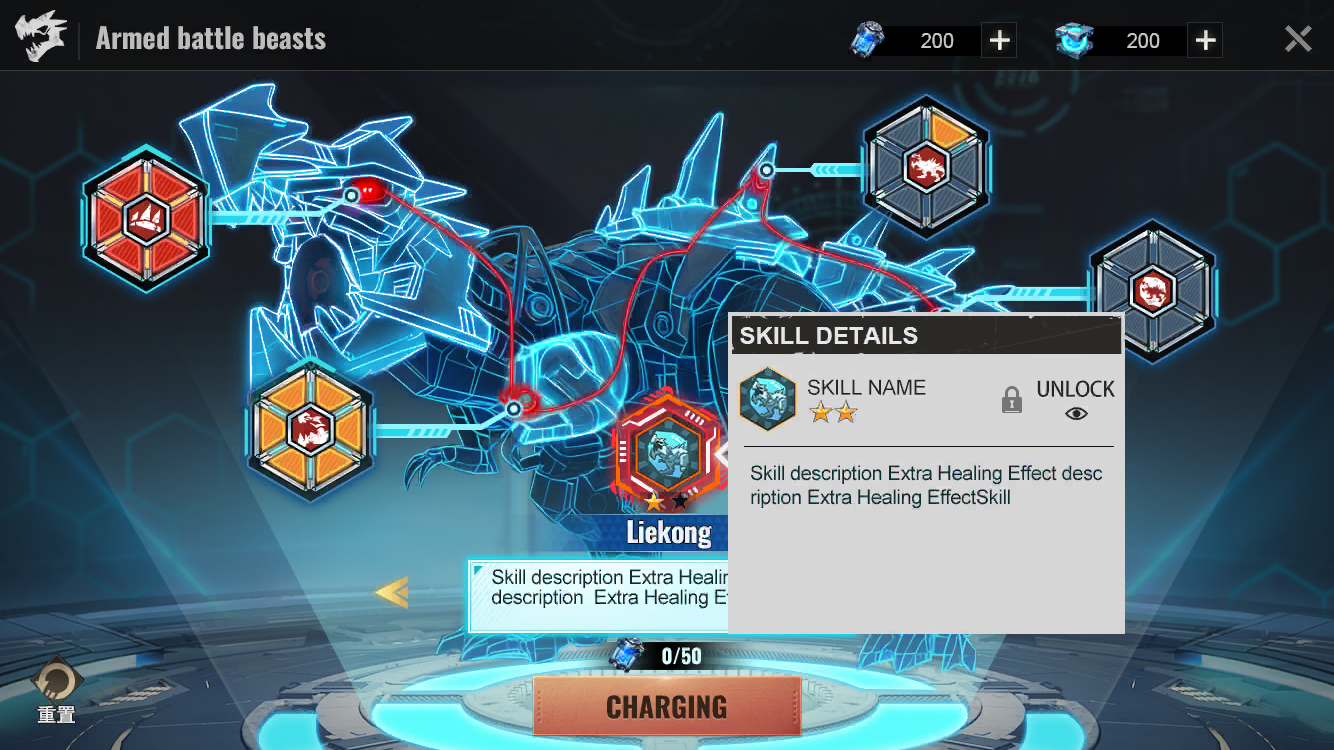The width and height of the screenshot is (1334, 750).
Task: Tap the CHARGING button
Action: [667, 706]
